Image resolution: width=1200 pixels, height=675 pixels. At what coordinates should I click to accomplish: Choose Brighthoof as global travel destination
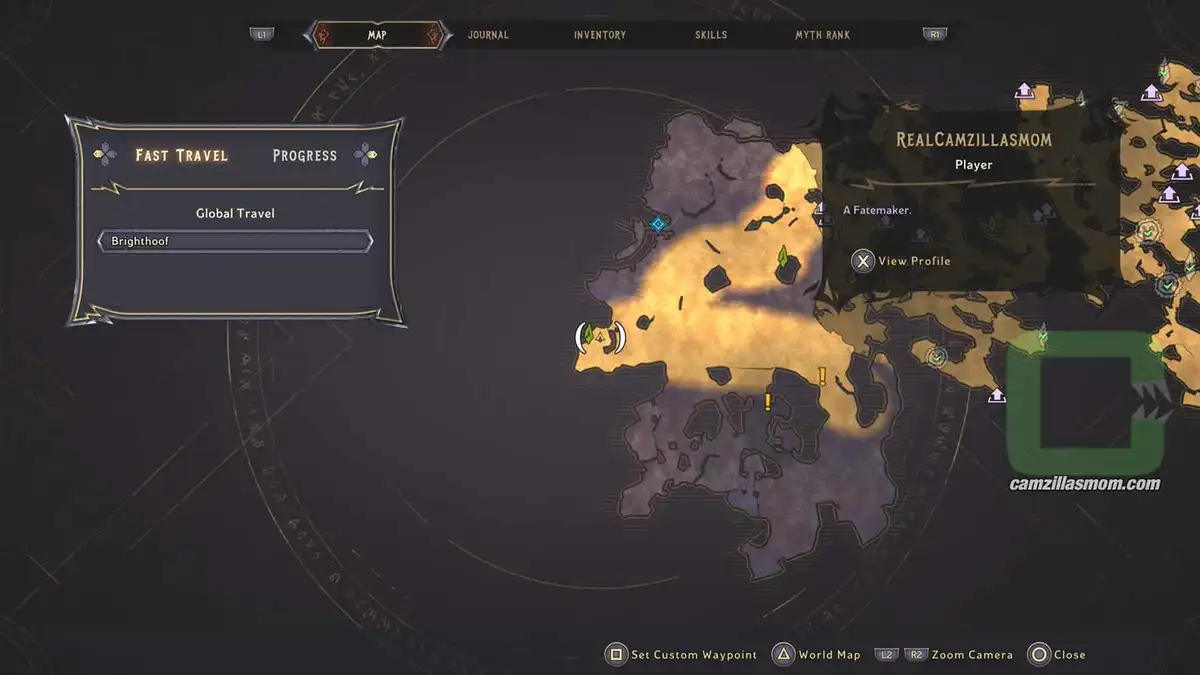[x=235, y=242]
